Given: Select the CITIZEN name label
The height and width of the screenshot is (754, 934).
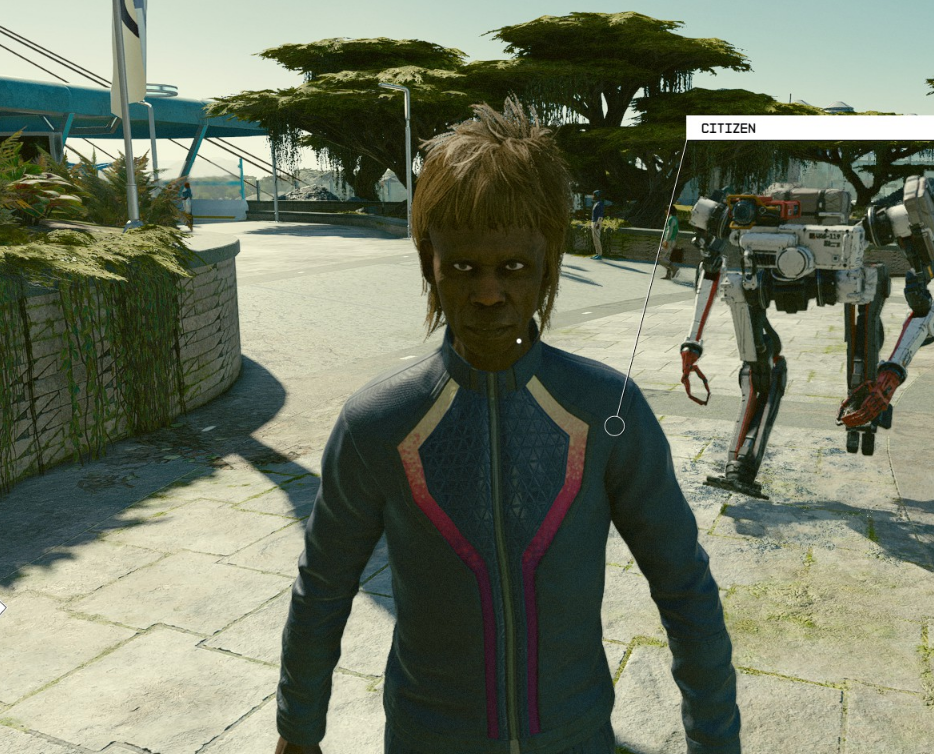Looking at the screenshot, I should (x=728, y=128).
